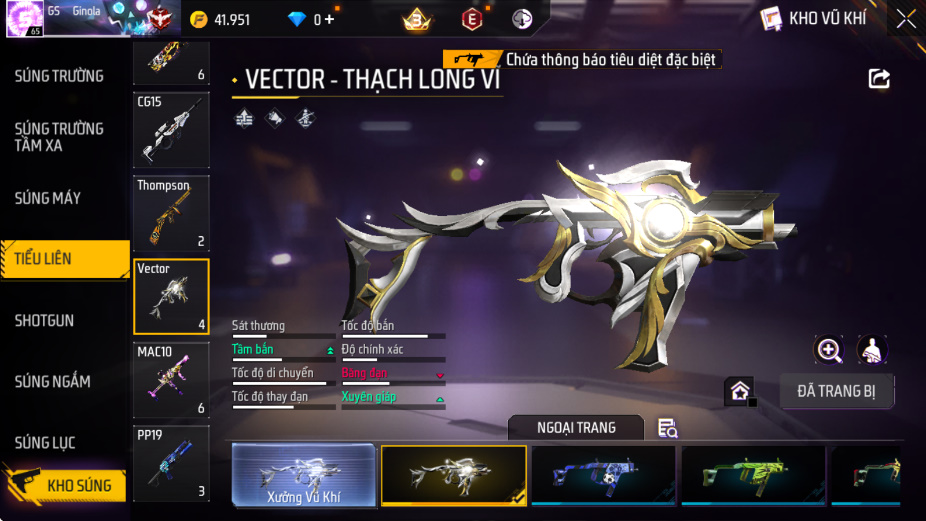Pick the MAC10 weapon tile
This screenshot has height=521, width=926.
click(x=171, y=380)
